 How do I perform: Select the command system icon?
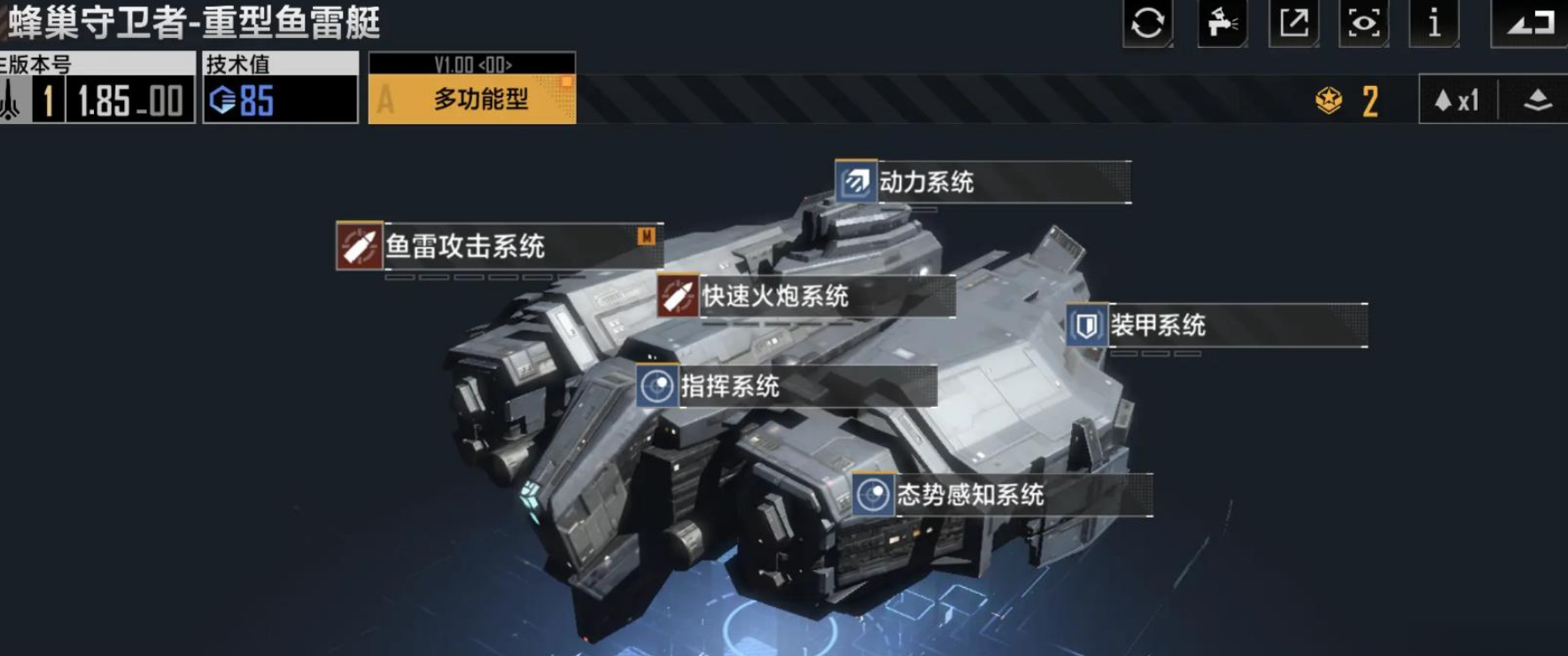(656, 384)
